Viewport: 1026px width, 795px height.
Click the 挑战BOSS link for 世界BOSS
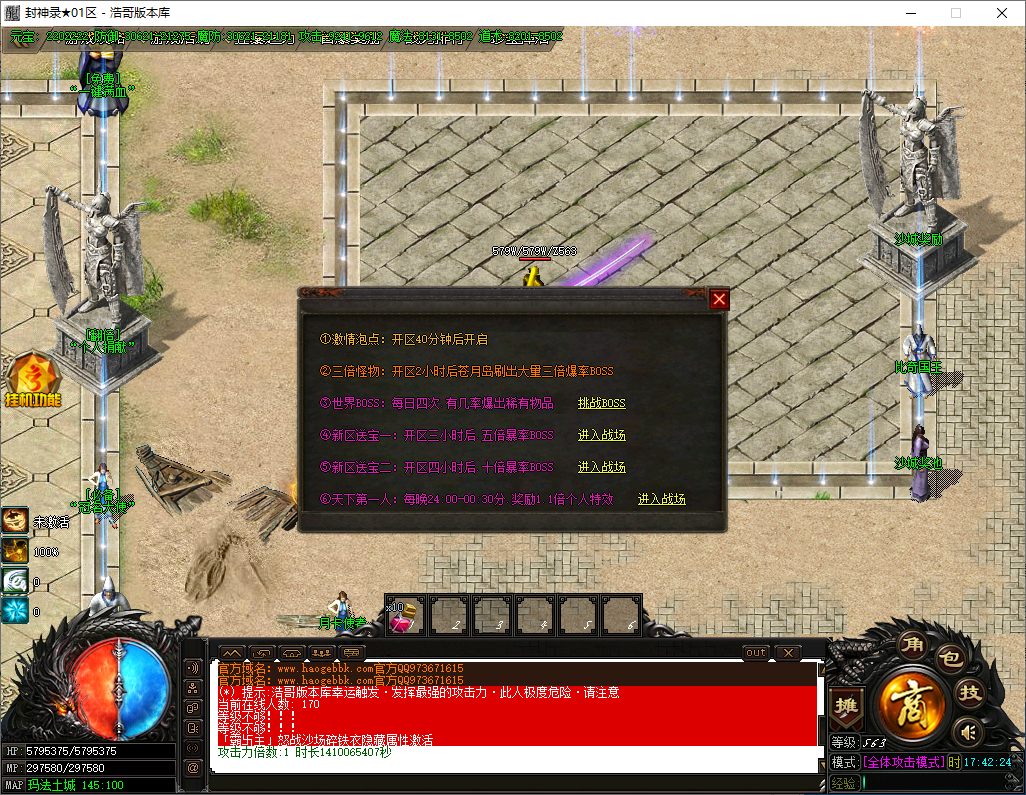(x=601, y=403)
